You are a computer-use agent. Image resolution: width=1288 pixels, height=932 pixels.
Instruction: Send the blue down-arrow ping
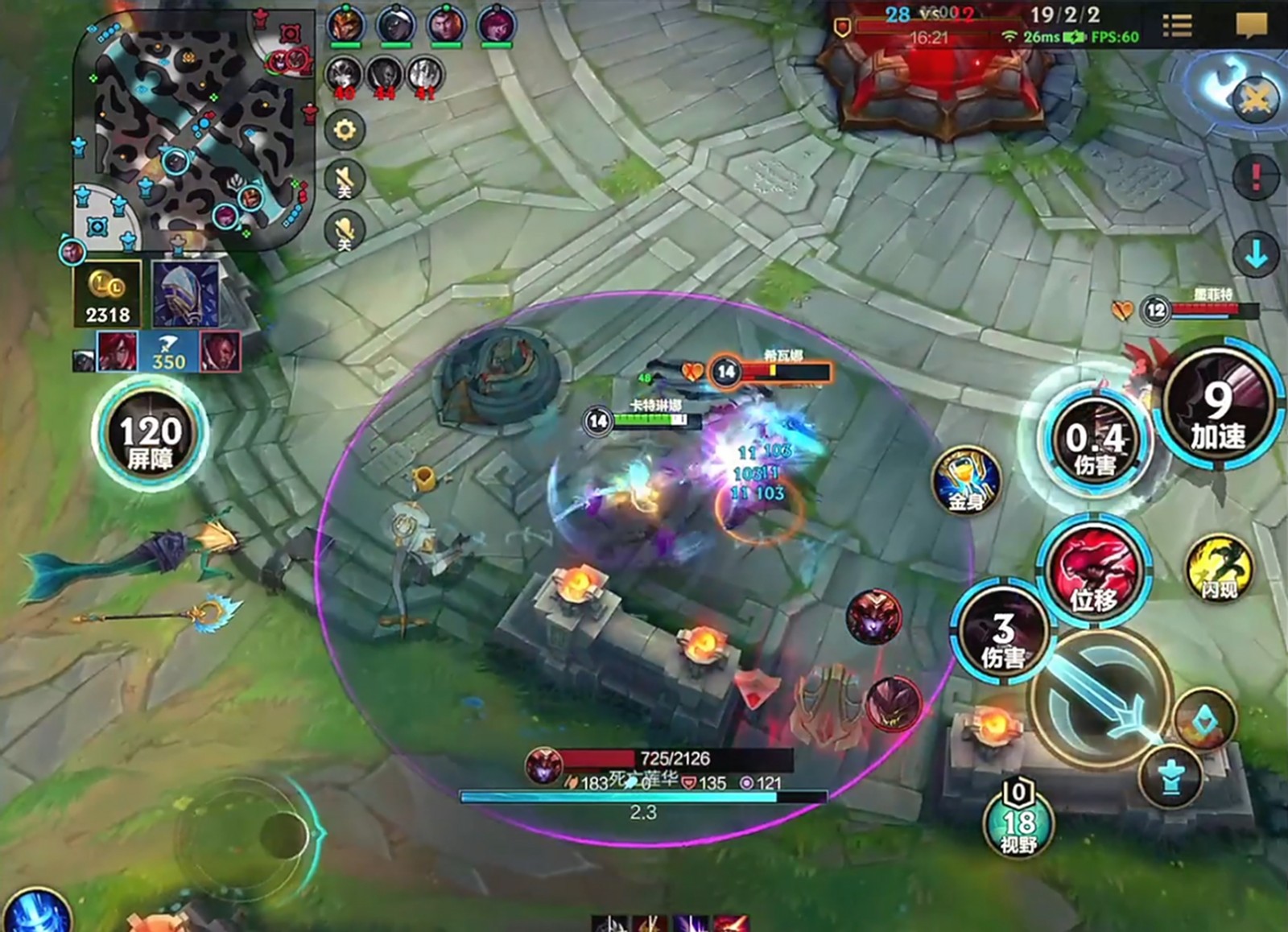pos(1256,255)
